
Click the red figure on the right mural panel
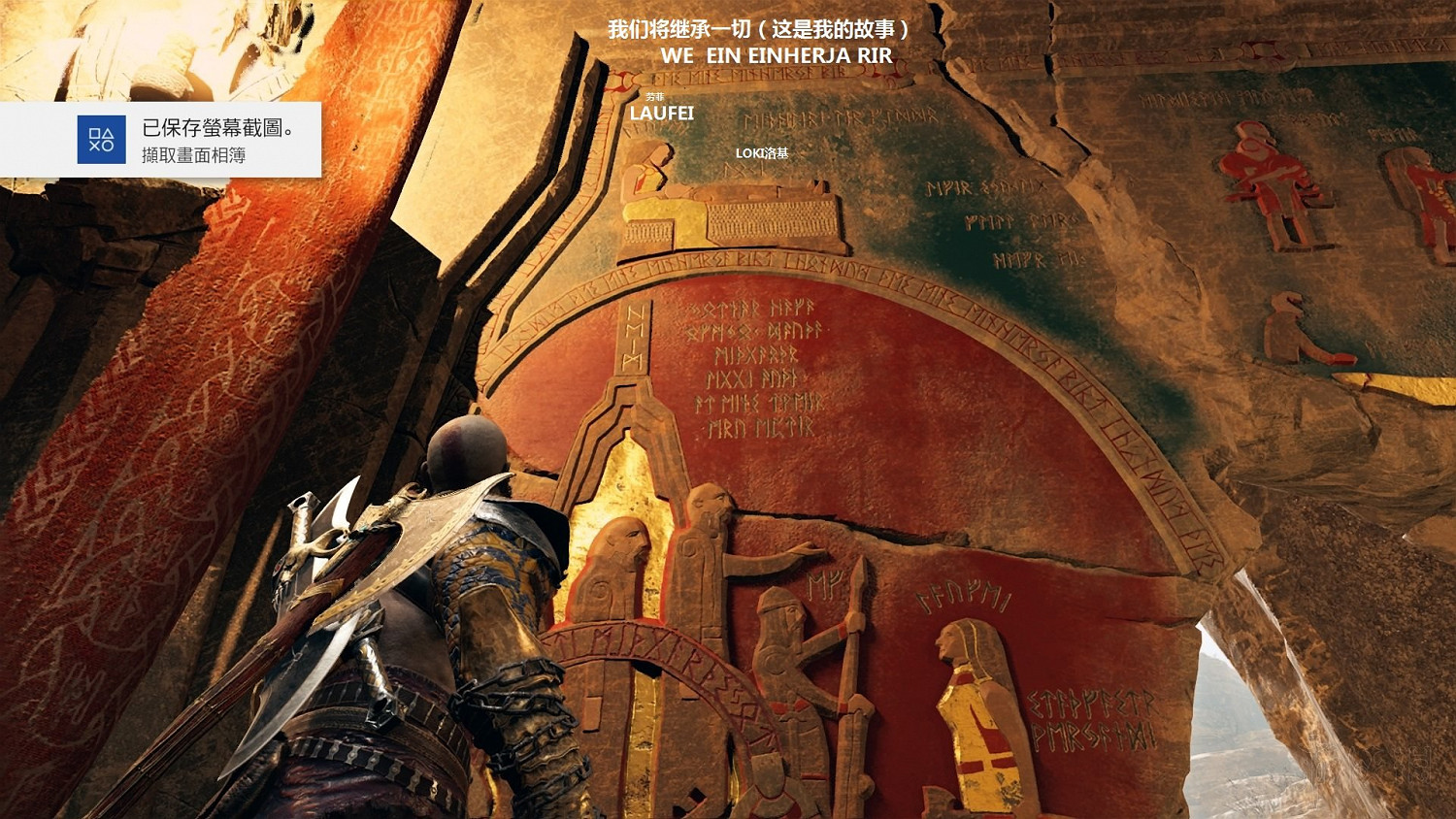pyautogui.click(x=1262, y=175)
